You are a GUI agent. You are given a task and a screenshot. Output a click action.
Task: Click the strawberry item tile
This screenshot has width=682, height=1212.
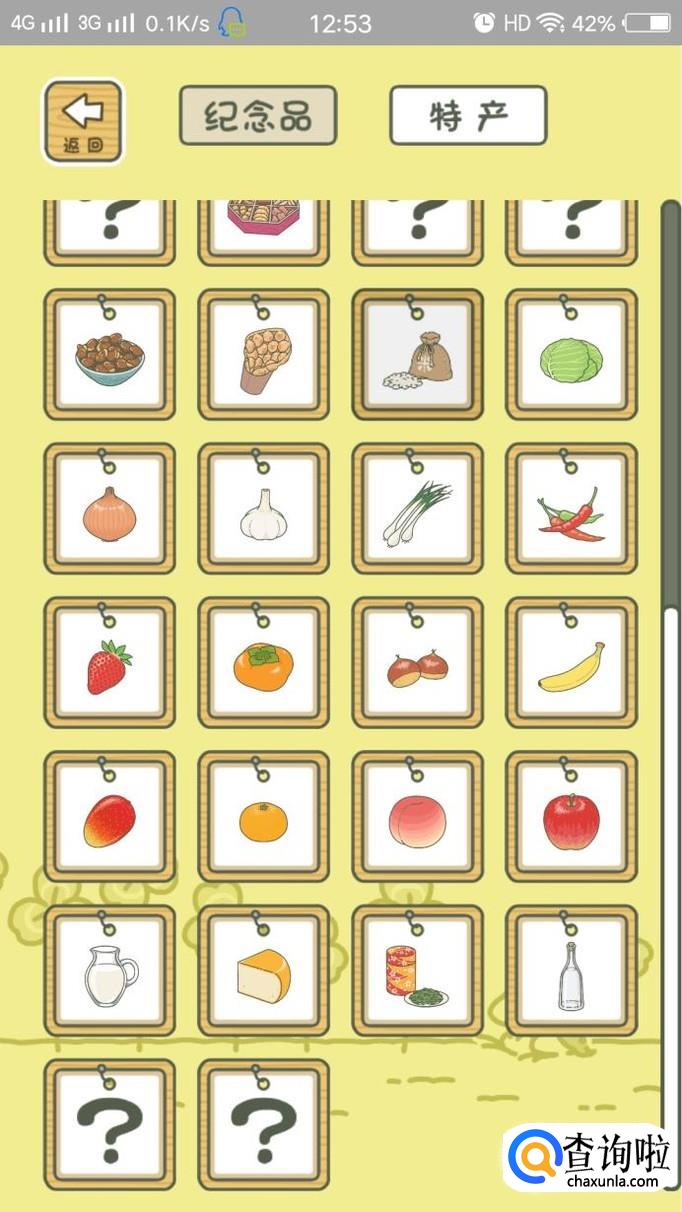[109, 664]
